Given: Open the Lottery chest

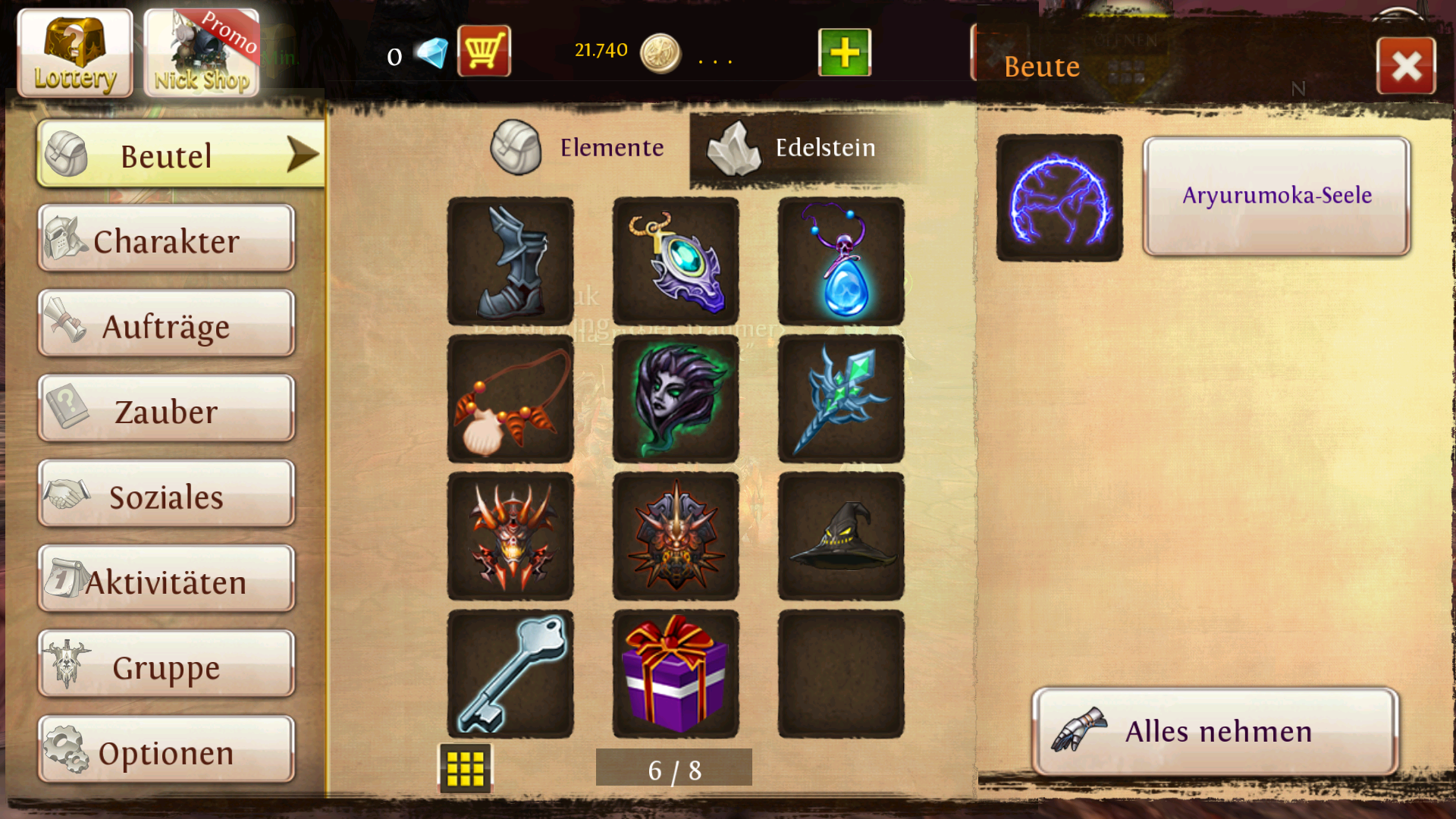Looking at the screenshot, I should [x=74, y=53].
